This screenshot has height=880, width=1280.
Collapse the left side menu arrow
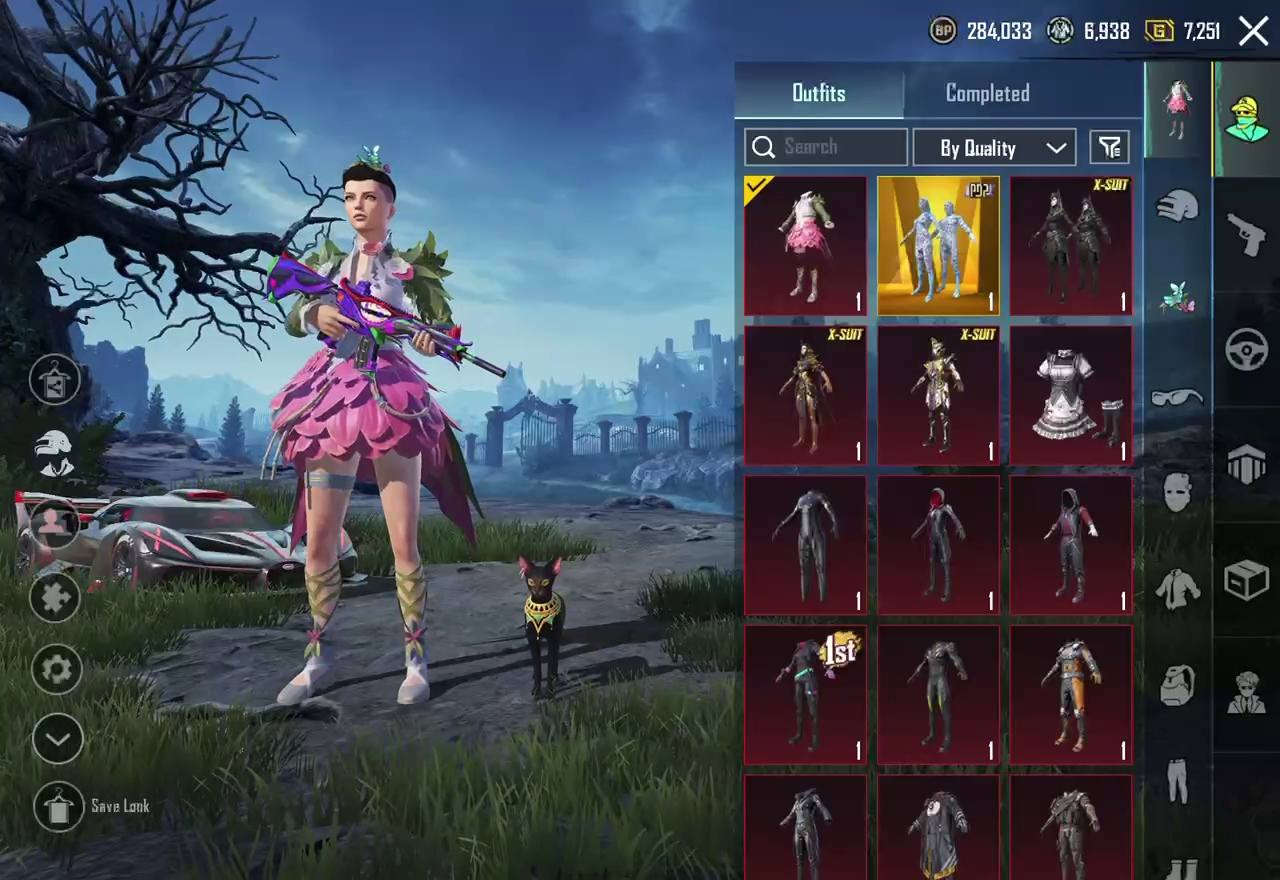point(57,740)
